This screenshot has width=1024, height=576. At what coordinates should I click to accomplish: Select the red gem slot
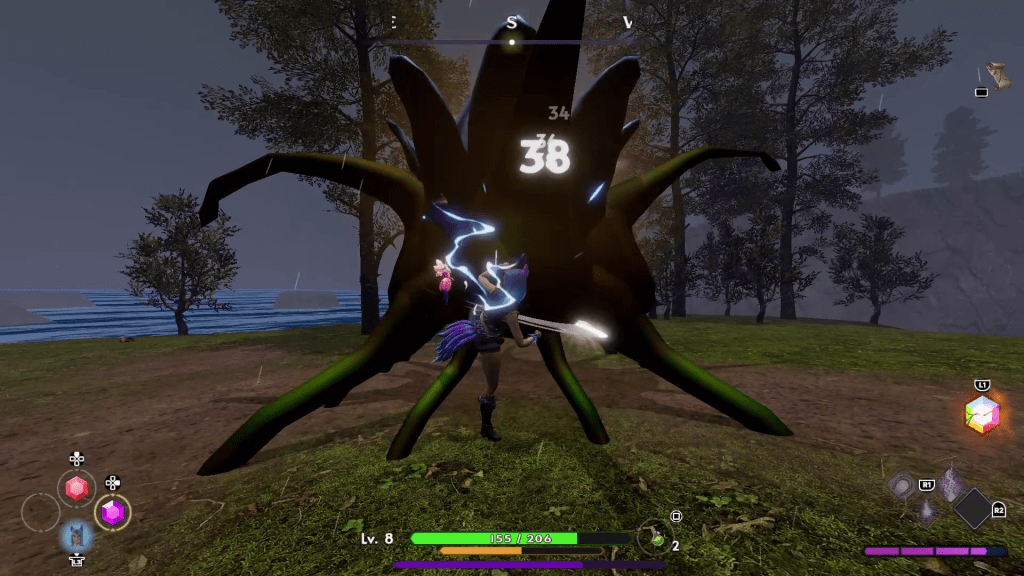(x=77, y=489)
